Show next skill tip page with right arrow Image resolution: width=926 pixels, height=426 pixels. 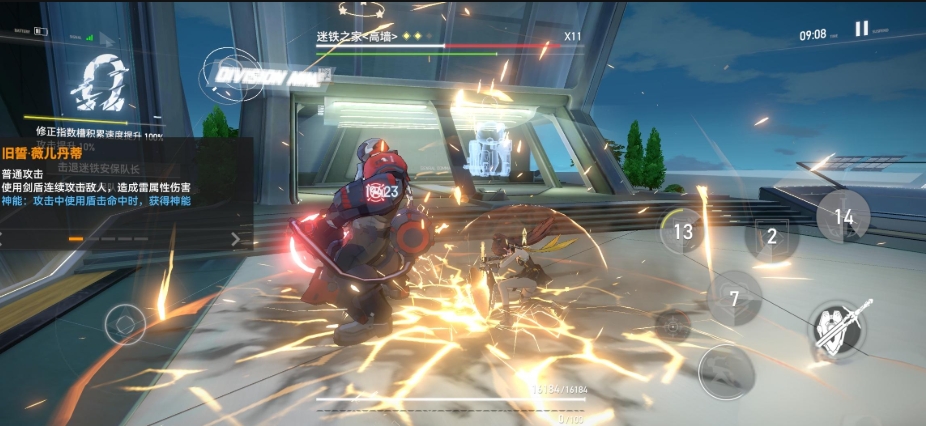pos(236,239)
